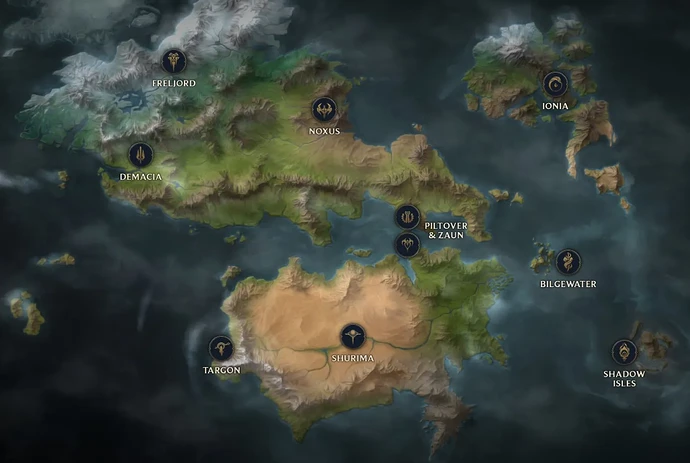Choose the Demacia region emblem
Image resolution: width=690 pixels, height=463 pixels.
tap(141, 154)
